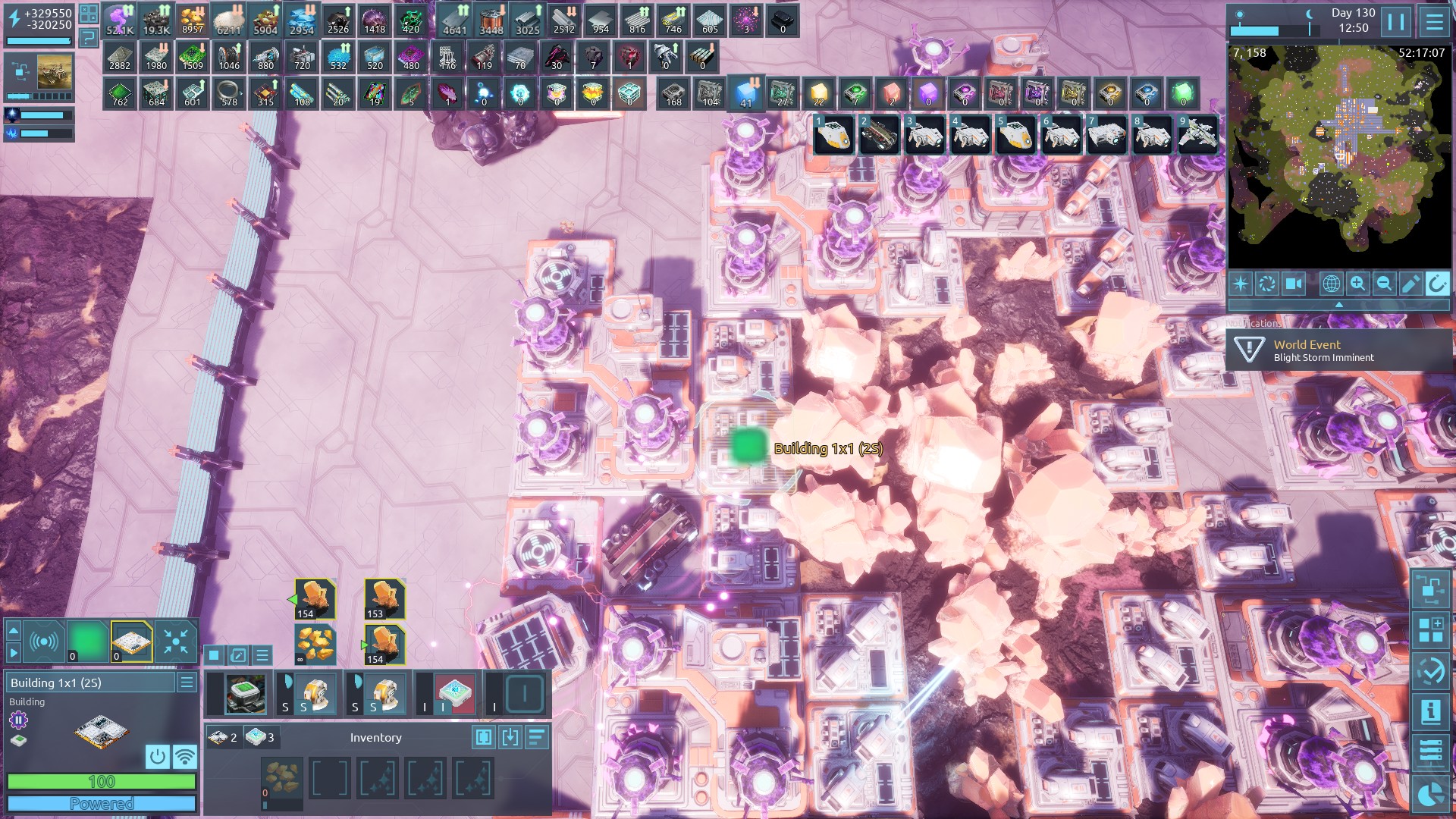Open the main hamburger menu
Image resolution: width=1456 pixels, height=819 pixels.
(x=1433, y=21)
